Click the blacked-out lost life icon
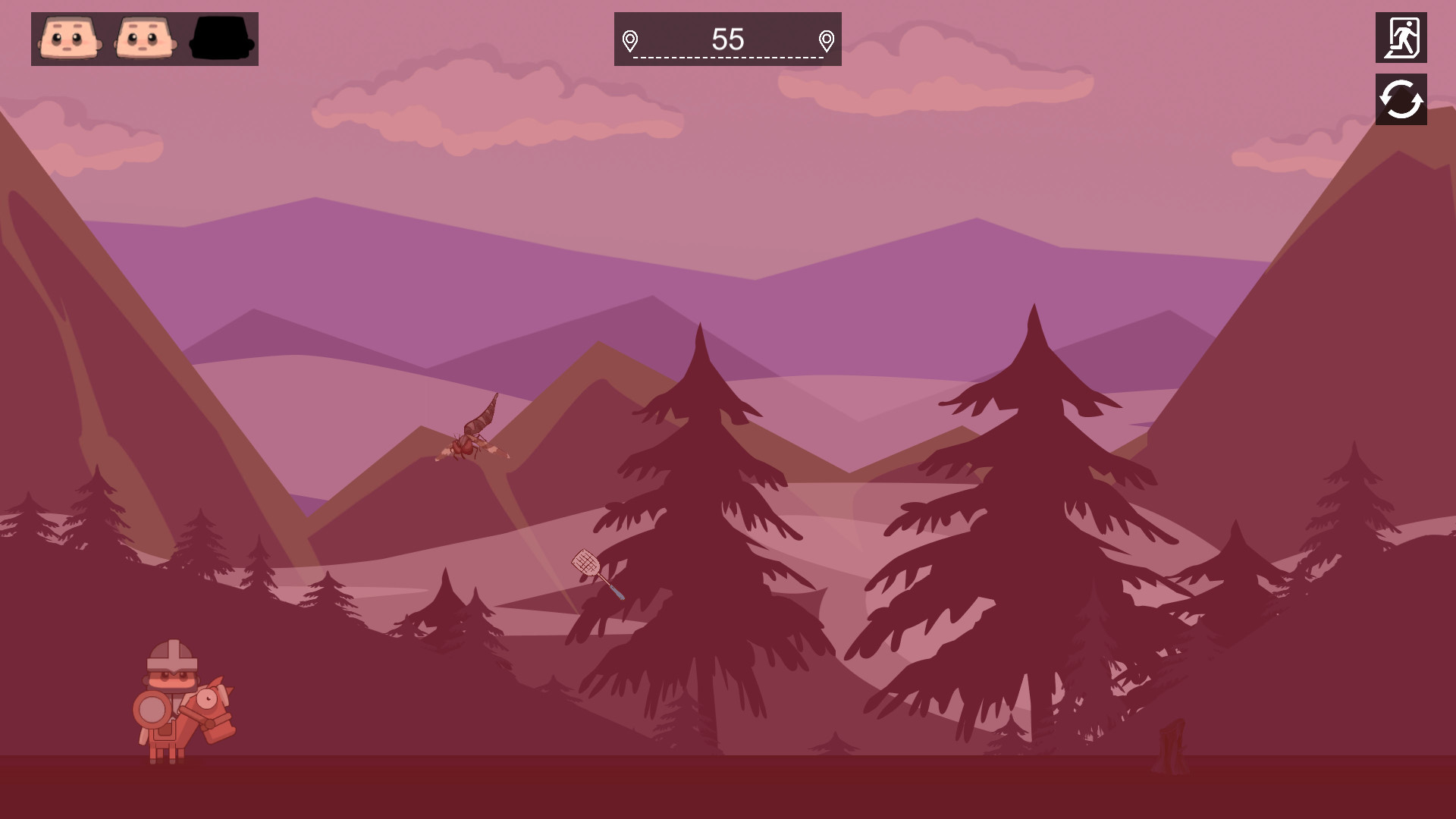 (221, 39)
